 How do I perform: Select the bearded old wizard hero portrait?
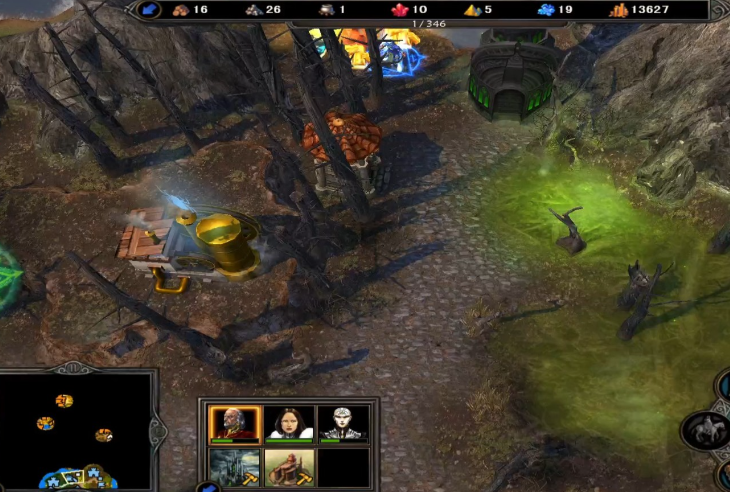[235, 423]
